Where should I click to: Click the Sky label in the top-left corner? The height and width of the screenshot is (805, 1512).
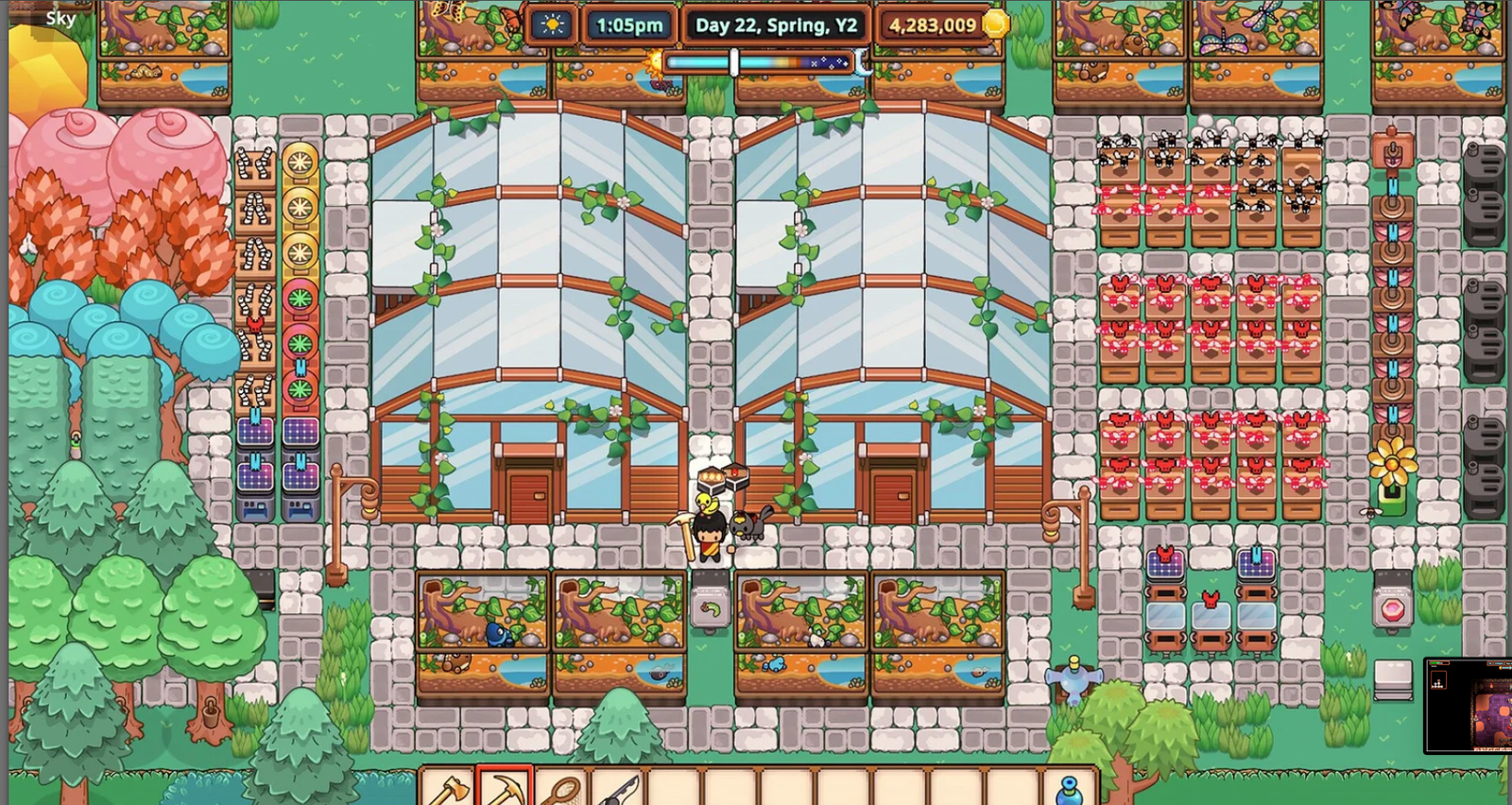[x=59, y=17]
